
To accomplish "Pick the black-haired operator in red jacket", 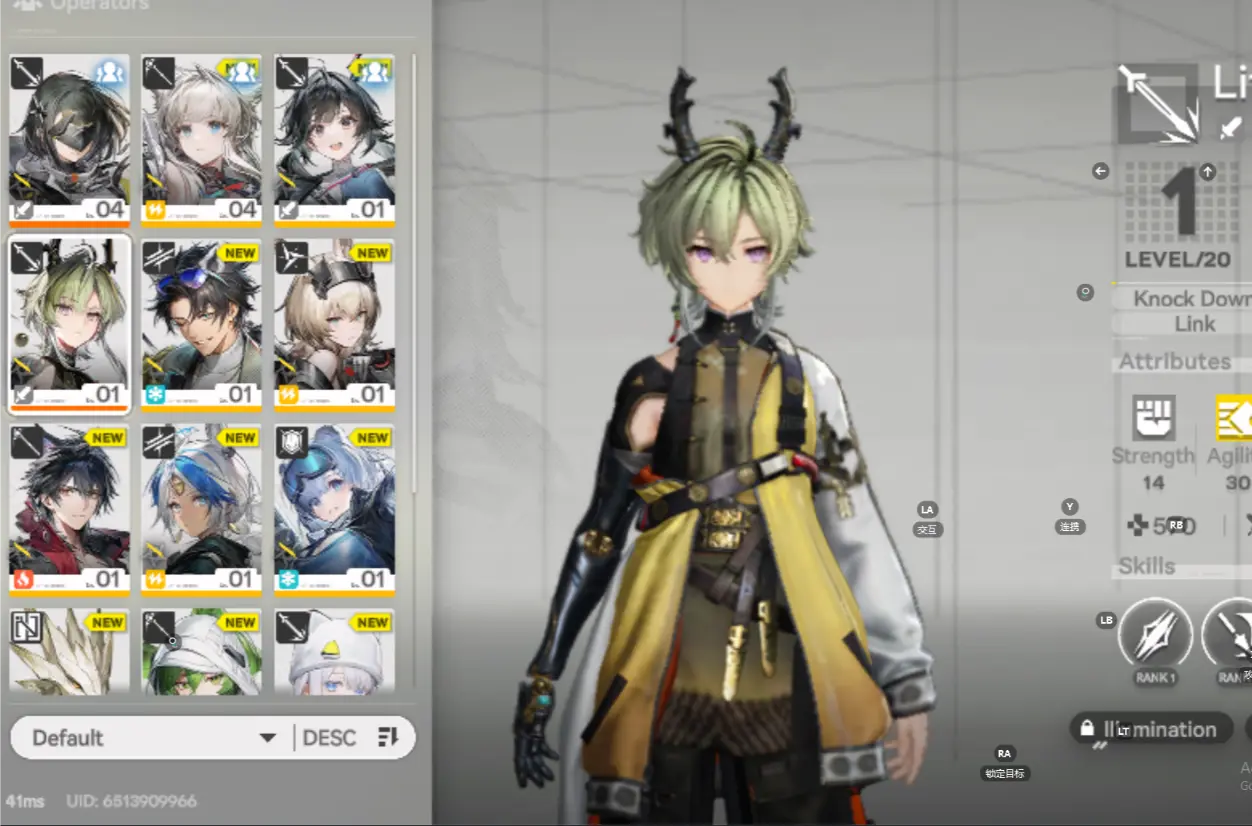I will coord(69,510).
